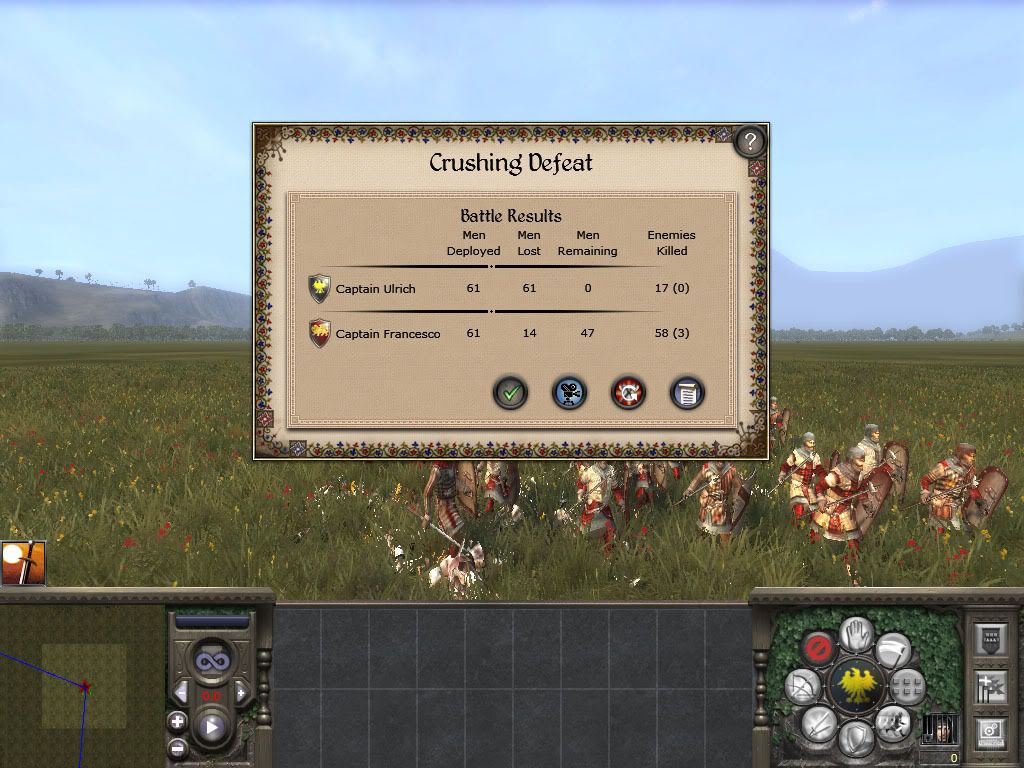Confirm battle results with the green checkmark
This screenshot has width=1024, height=768.
click(510, 393)
